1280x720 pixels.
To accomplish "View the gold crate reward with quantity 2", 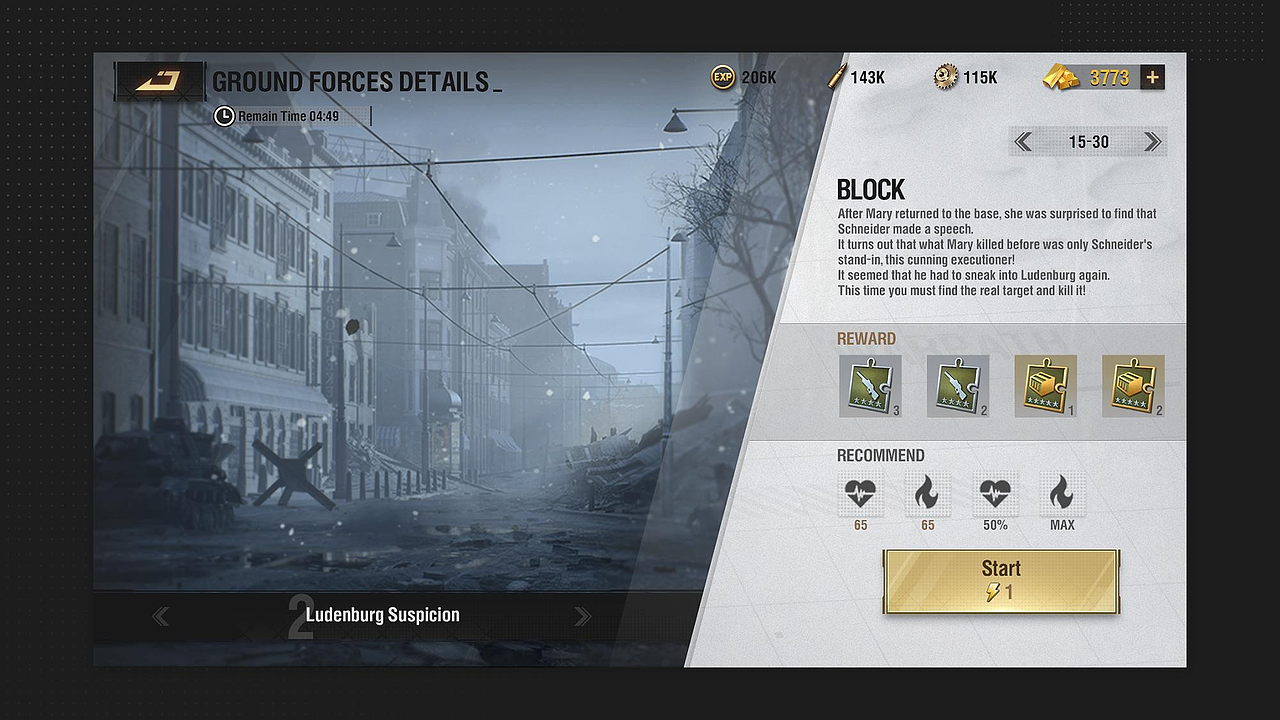I will pyautogui.click(x=1133, y=385).
